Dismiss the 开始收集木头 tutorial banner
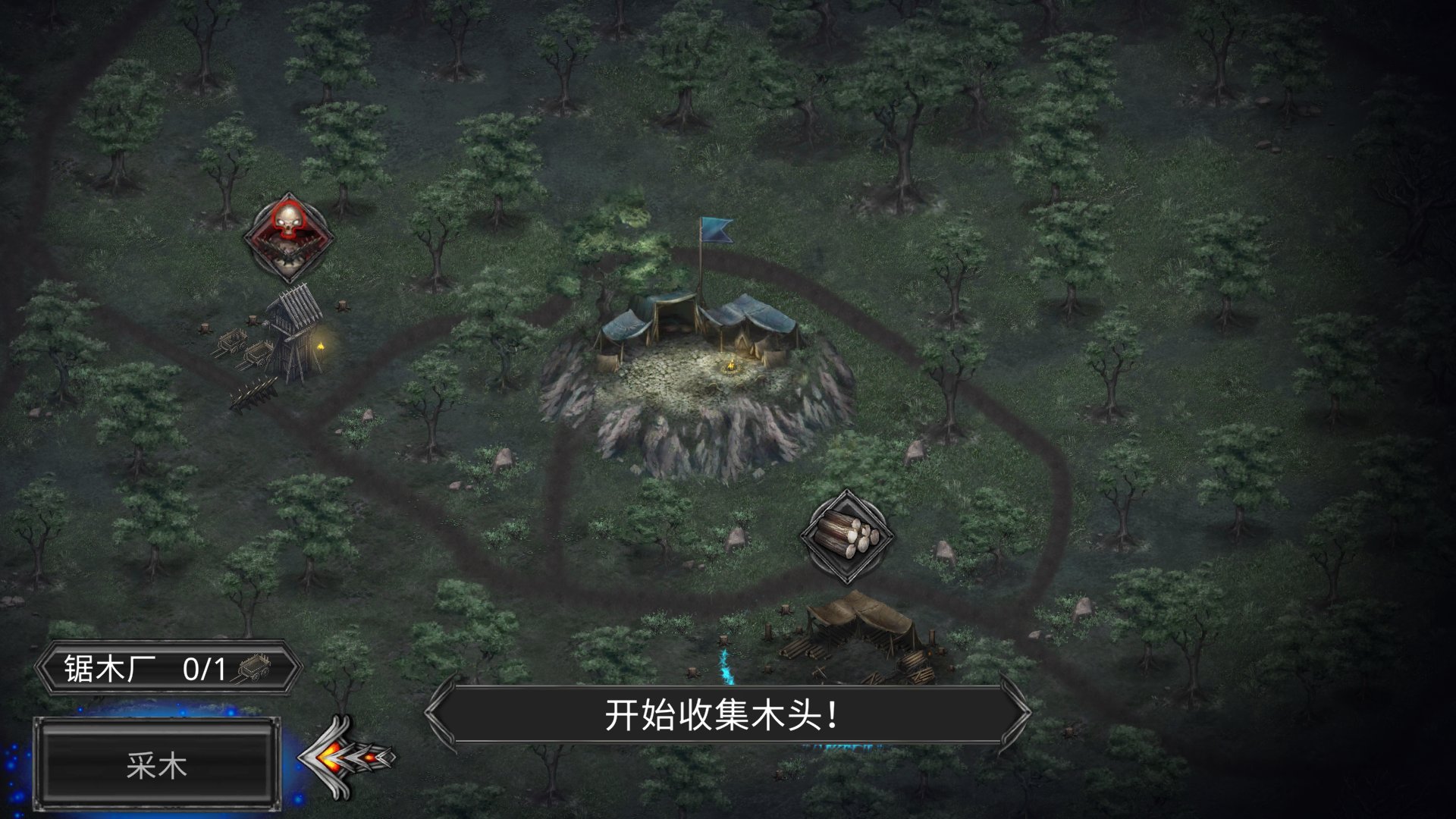The width and height of the screenshot is (1456, 819). (726, 715)
